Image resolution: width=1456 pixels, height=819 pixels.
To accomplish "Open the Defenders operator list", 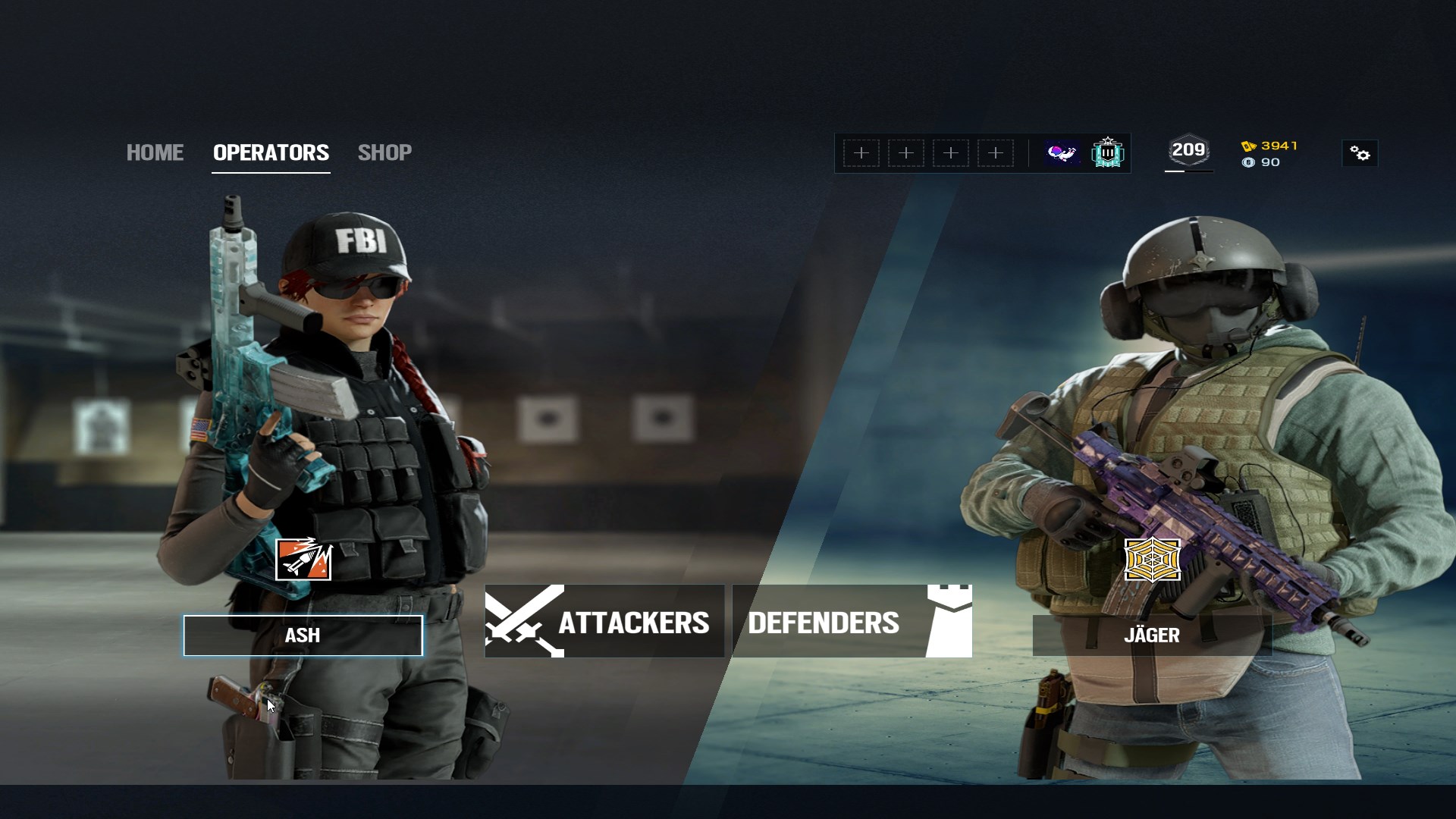I will coord(852,622).
